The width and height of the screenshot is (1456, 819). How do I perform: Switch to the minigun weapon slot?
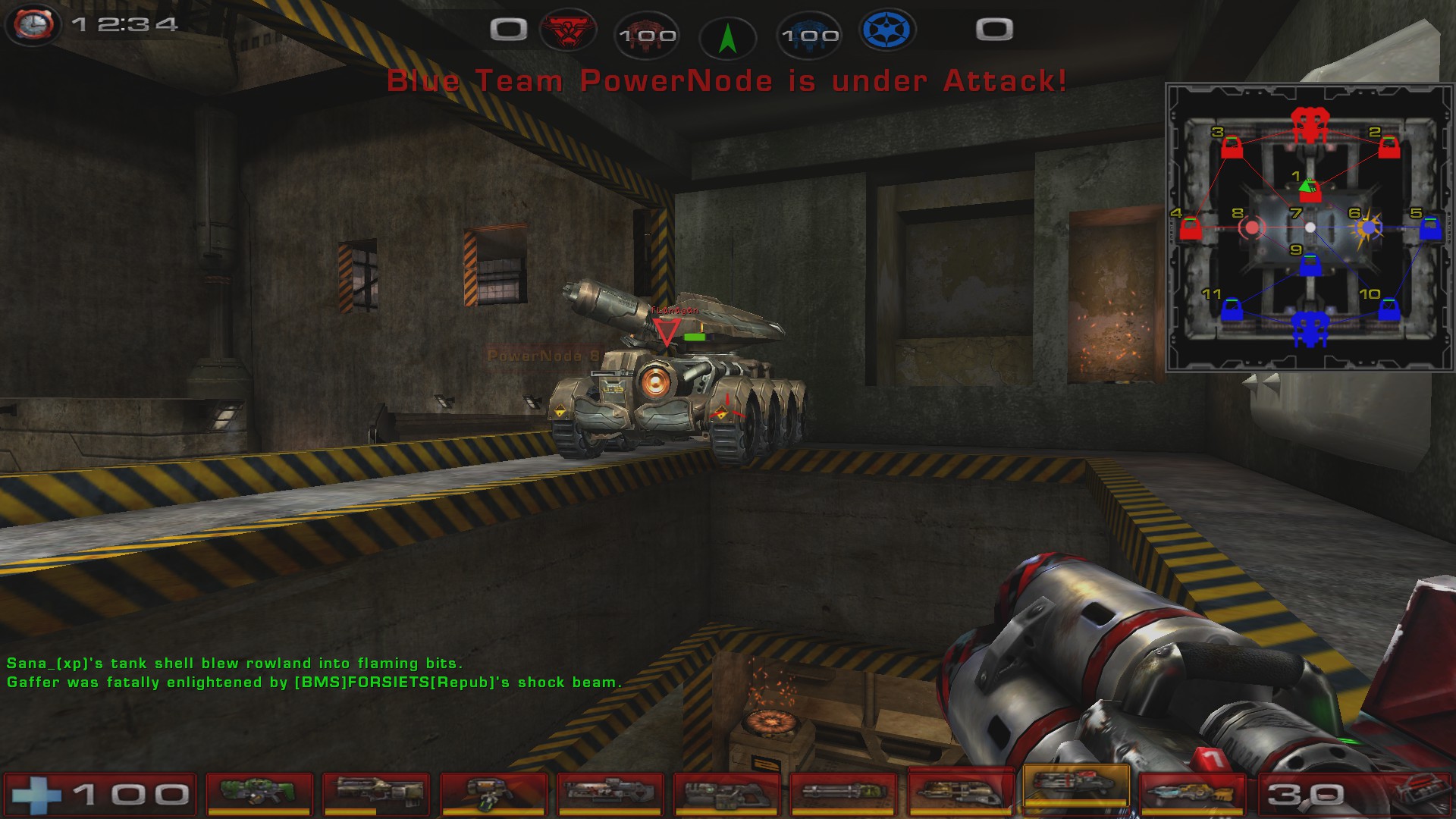[x=843, y=793]
